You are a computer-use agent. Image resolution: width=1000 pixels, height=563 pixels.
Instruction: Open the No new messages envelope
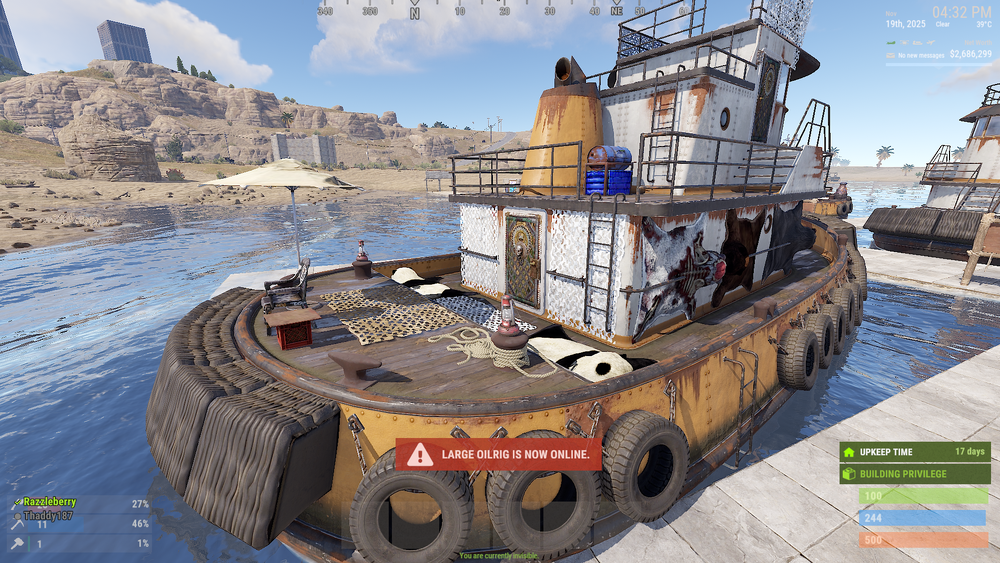pyautogui.click(x=891, y=55)
